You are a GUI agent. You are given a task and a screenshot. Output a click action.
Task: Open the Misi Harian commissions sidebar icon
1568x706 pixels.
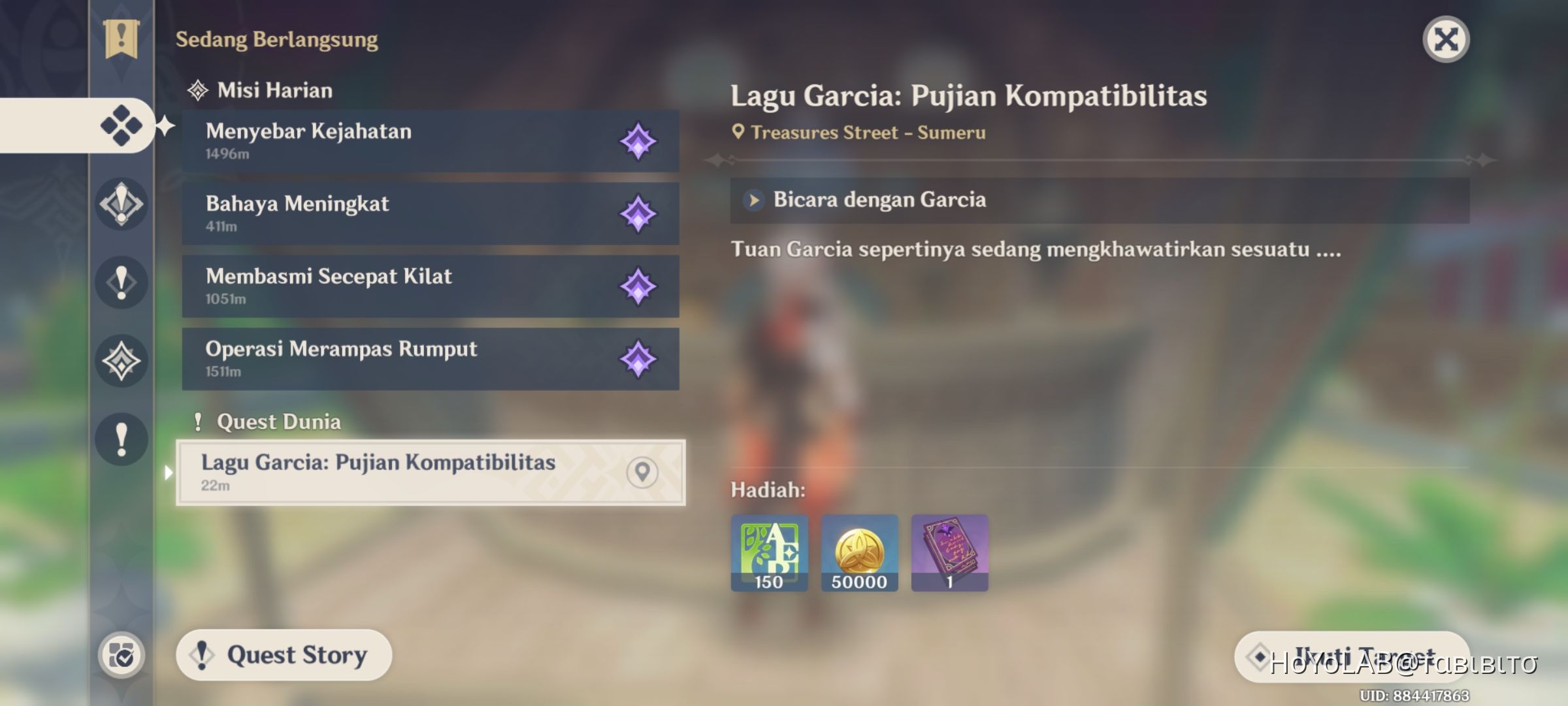122,126
